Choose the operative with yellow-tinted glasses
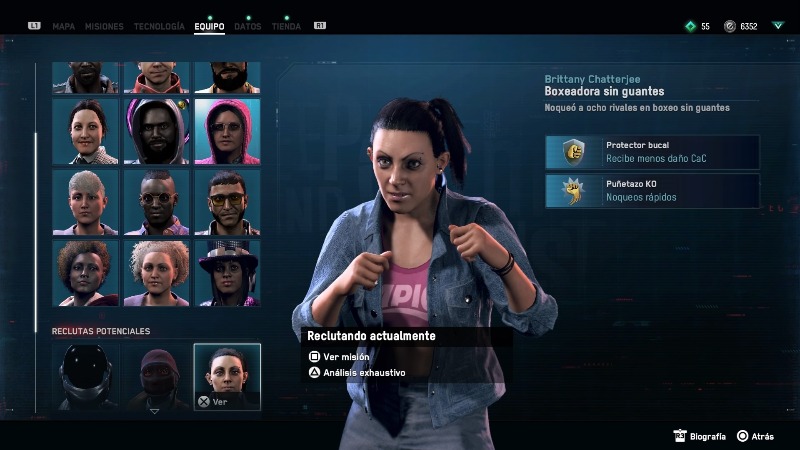 point(227,202)
